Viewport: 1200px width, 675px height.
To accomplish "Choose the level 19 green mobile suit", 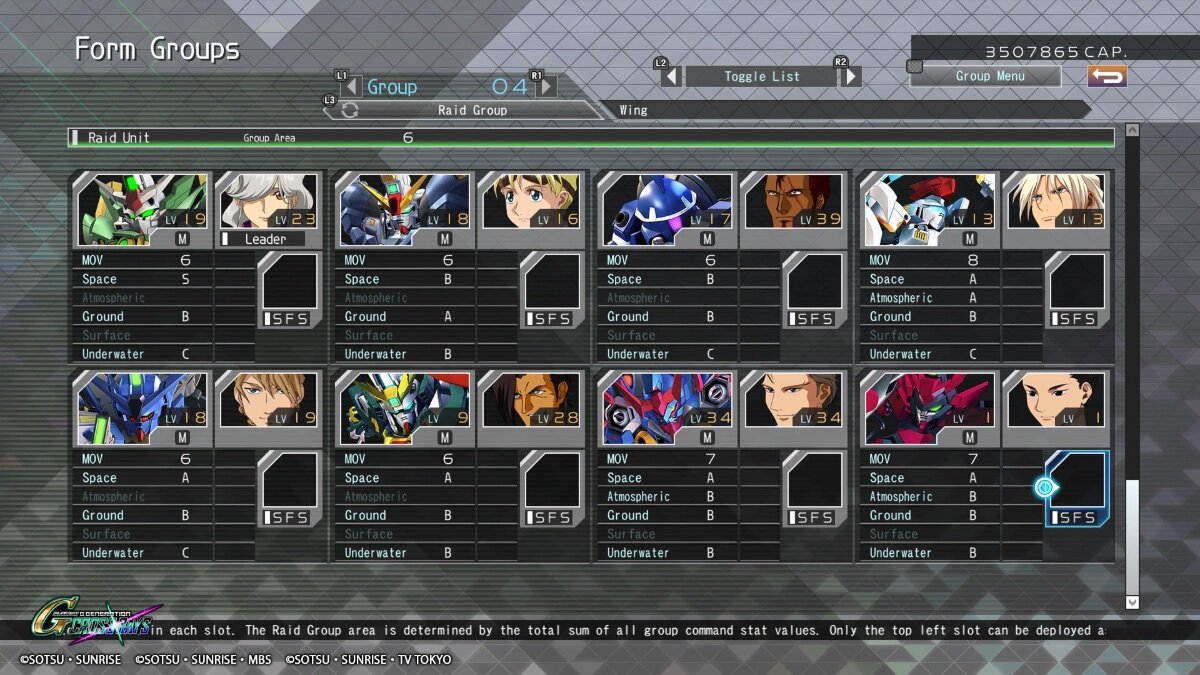I will tap(142, 202).
